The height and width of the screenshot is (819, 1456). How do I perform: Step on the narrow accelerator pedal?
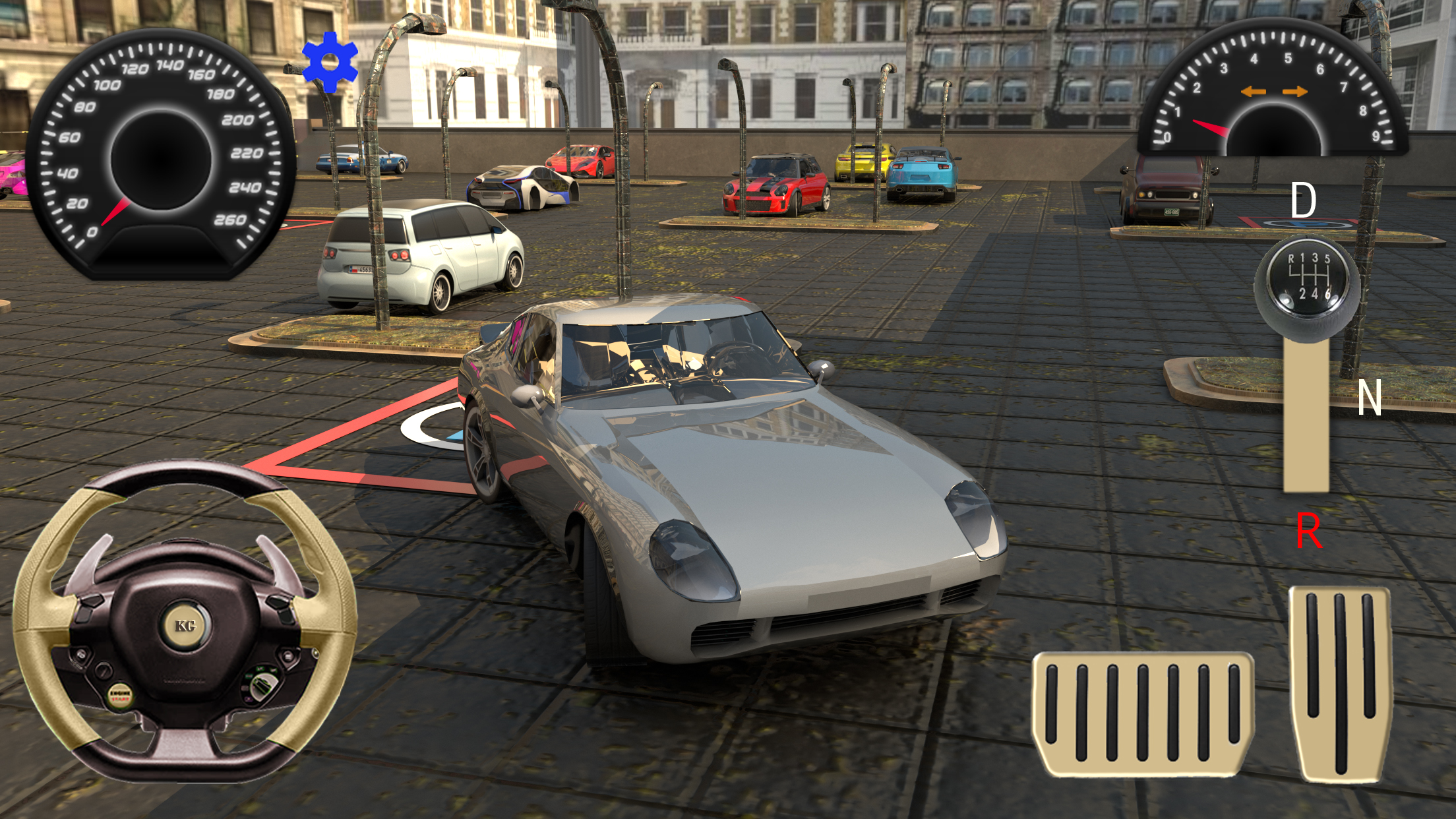(x=1341, y=682)
